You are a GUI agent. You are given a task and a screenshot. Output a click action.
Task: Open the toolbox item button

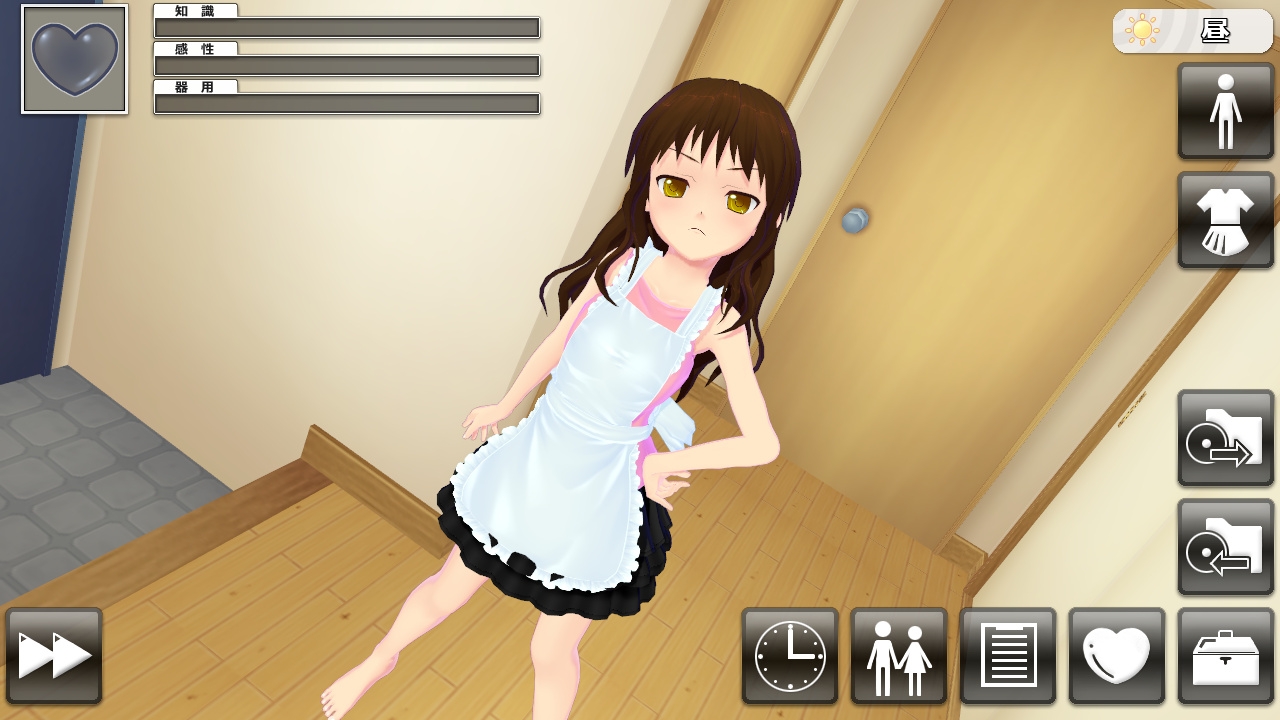point(1226,656)
